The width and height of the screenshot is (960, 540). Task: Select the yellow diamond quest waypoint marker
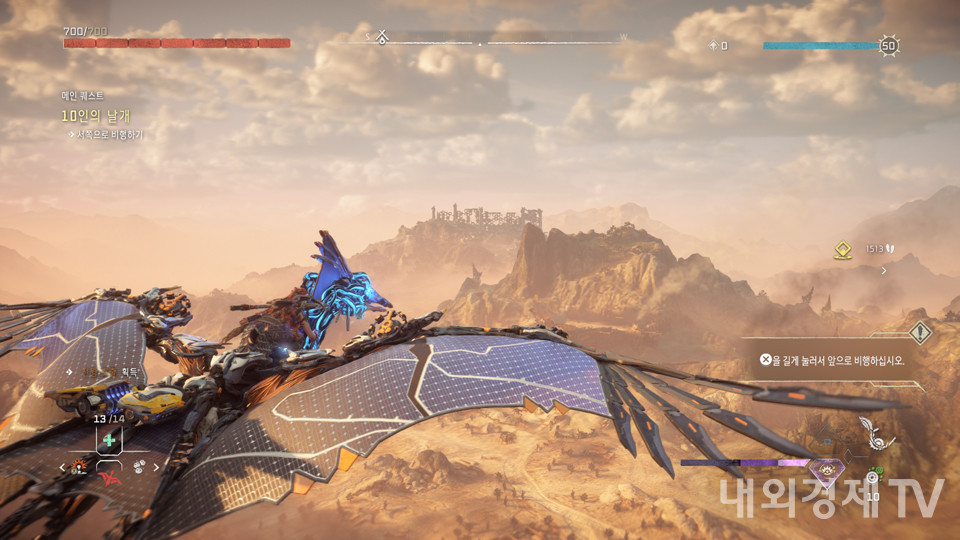point(843,251)
